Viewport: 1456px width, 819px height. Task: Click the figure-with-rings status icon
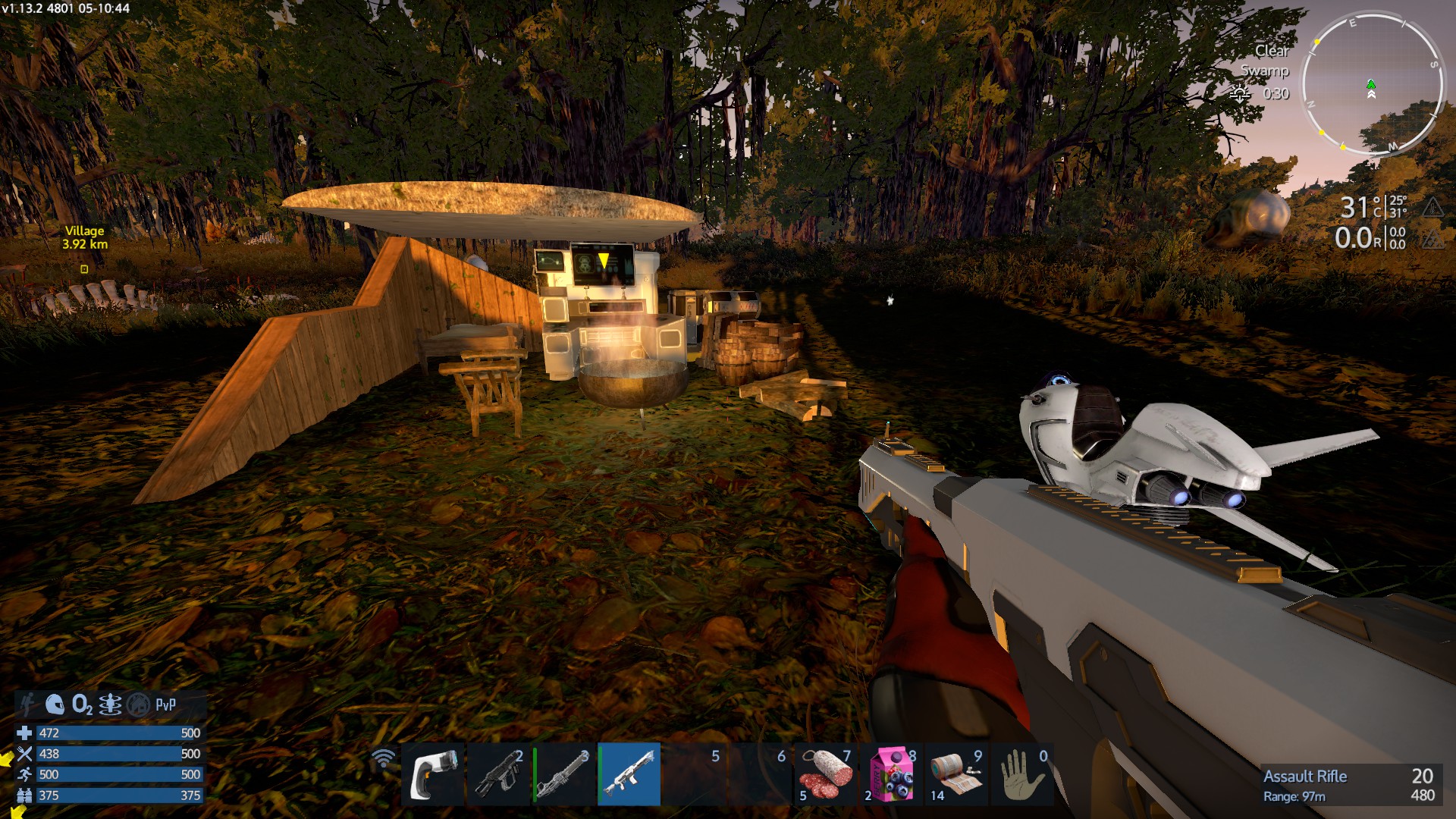click(110, 705)
